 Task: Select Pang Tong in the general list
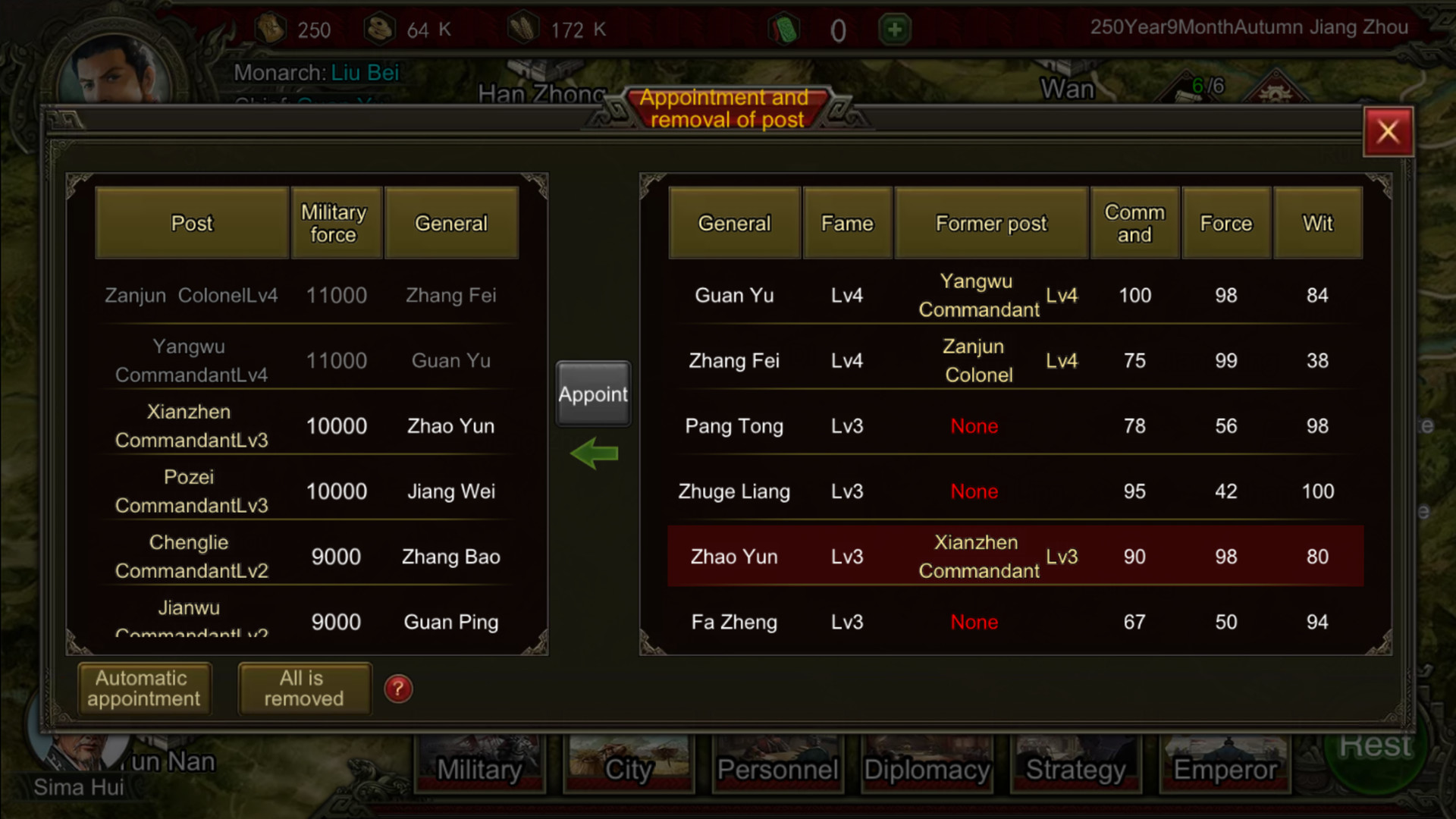(733, 426)
